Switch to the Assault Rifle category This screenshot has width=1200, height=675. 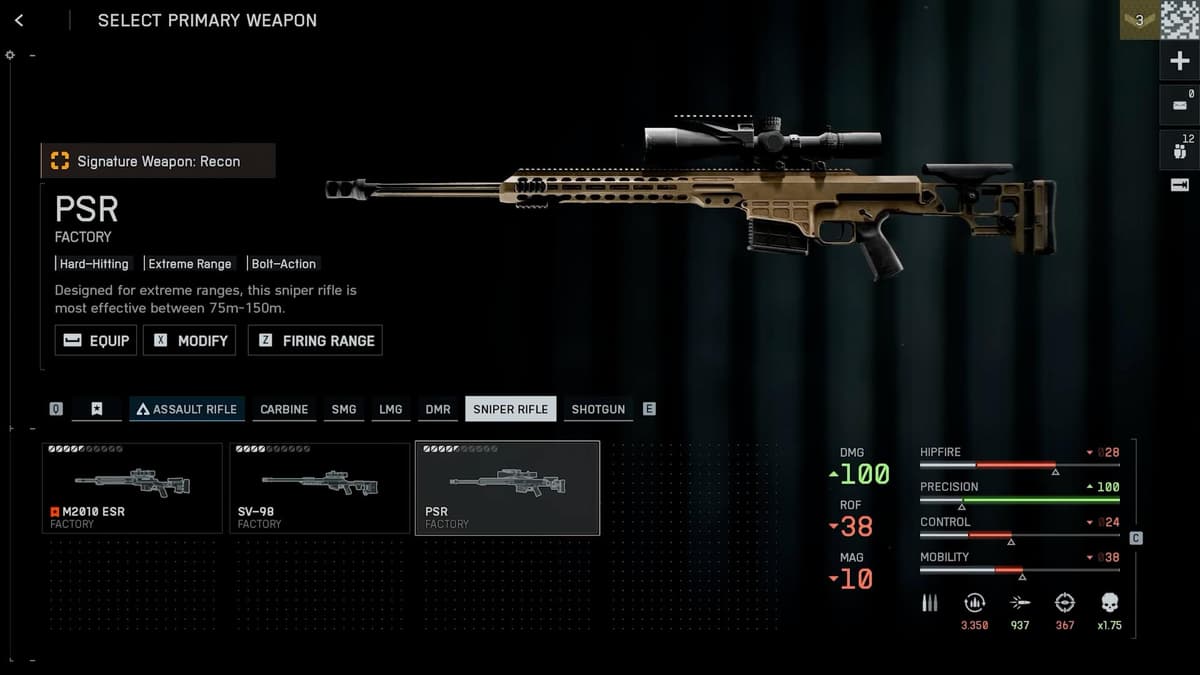tap(187, 409)
